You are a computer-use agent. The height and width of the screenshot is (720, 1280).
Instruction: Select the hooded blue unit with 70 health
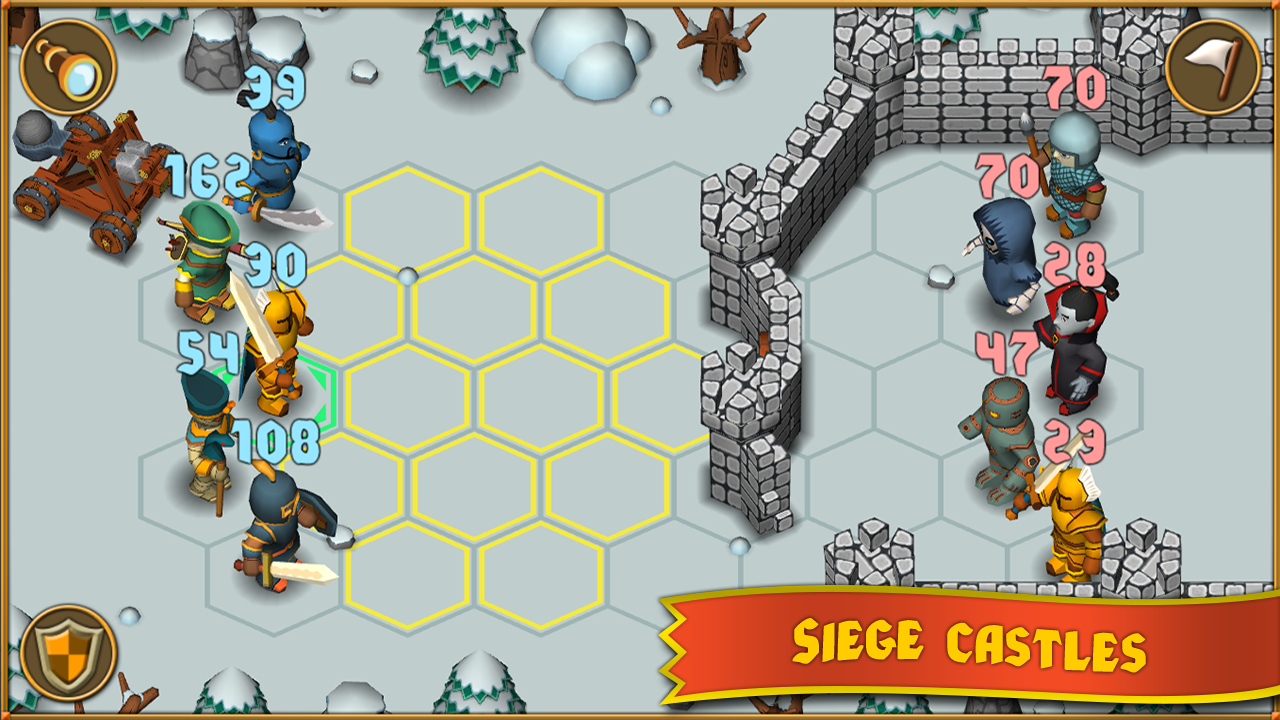[1005, 255]
